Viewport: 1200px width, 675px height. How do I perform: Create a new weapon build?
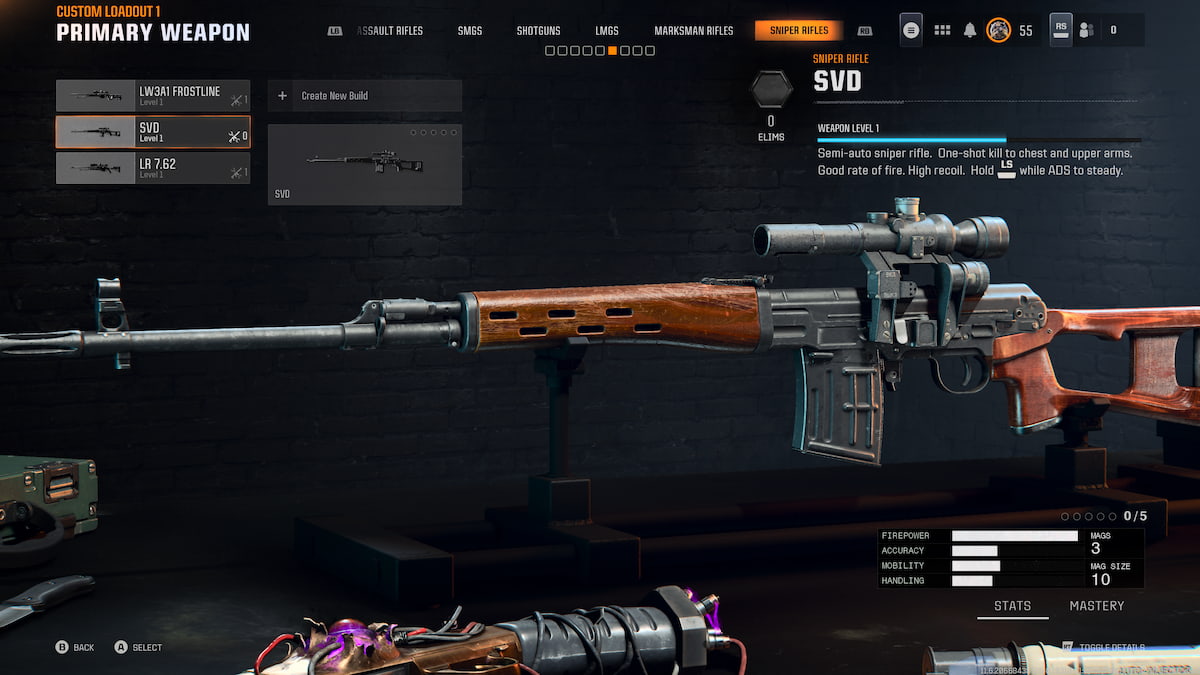tap(364, 96)
